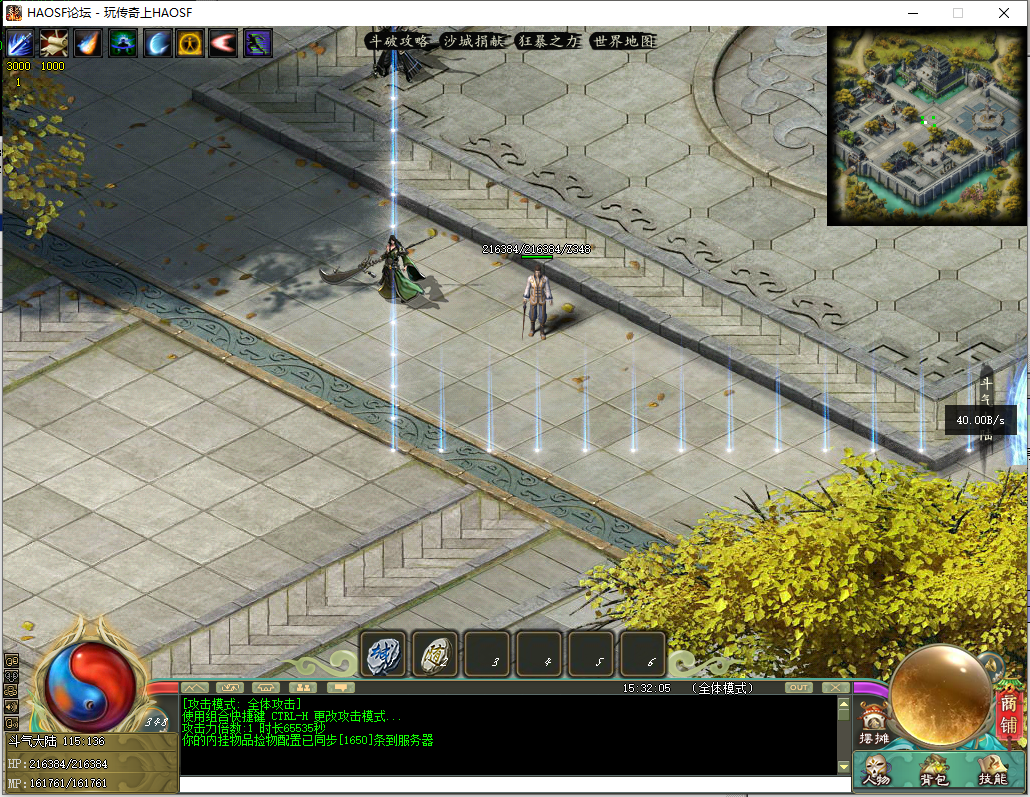Open the 斗破攻略 guide menu
The height and width of the screenshot is (797, 1030).
pos(399,41)
